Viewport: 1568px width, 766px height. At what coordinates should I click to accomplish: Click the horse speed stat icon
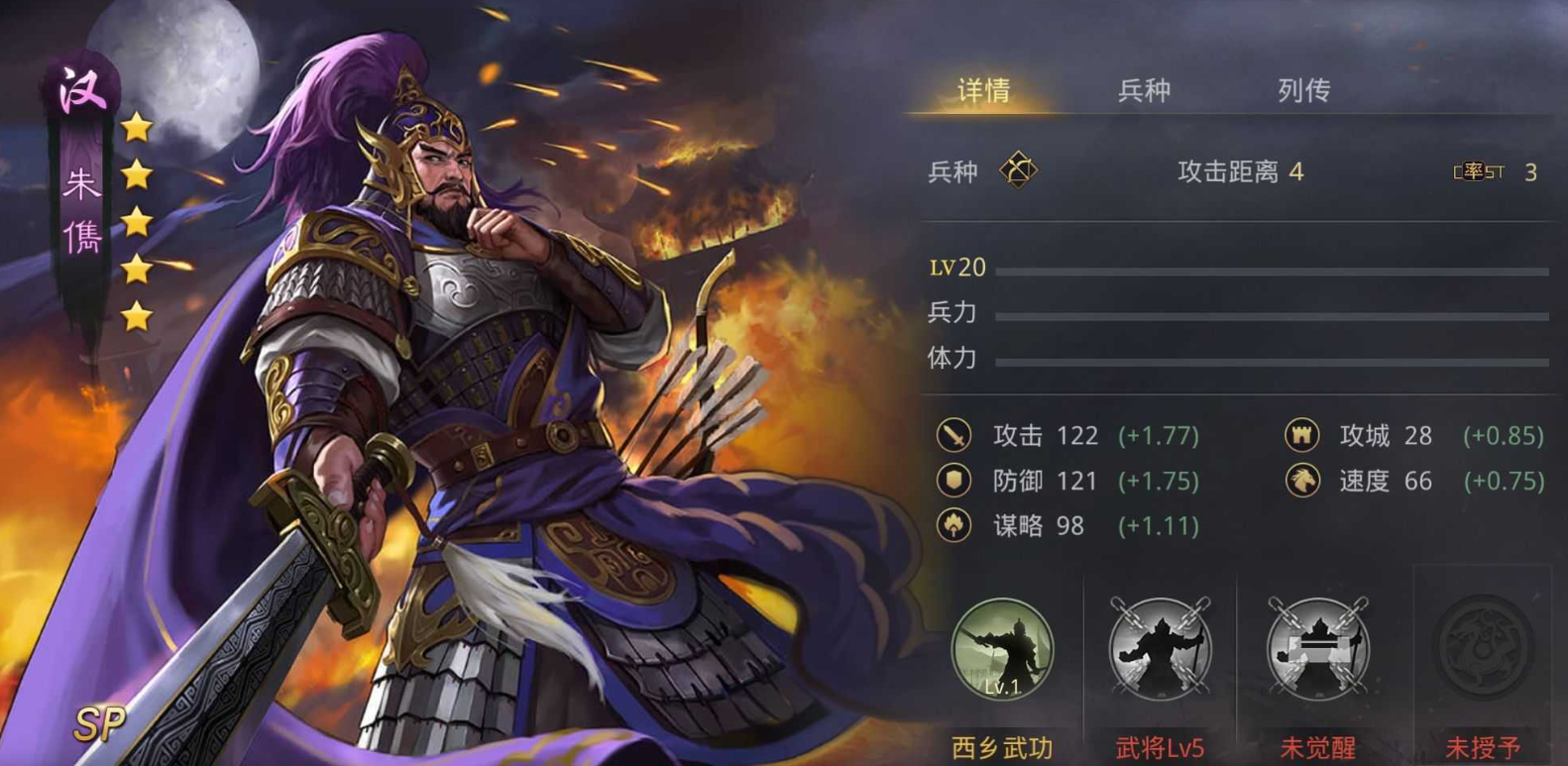coord(1301,481)
